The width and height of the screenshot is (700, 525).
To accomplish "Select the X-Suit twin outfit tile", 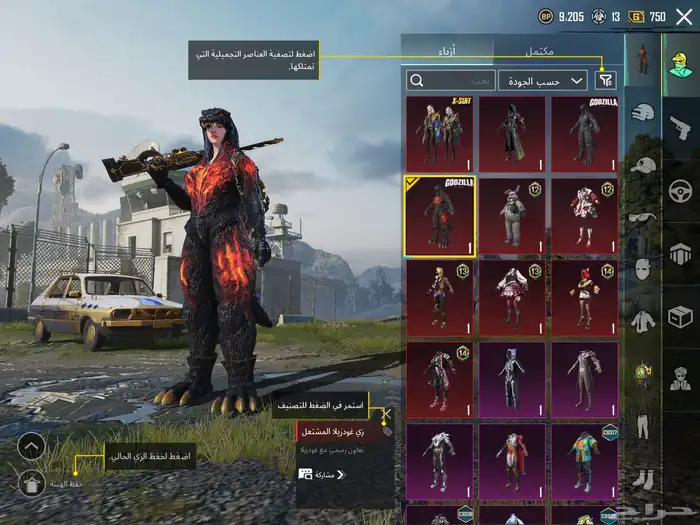I will coord(440,134).
